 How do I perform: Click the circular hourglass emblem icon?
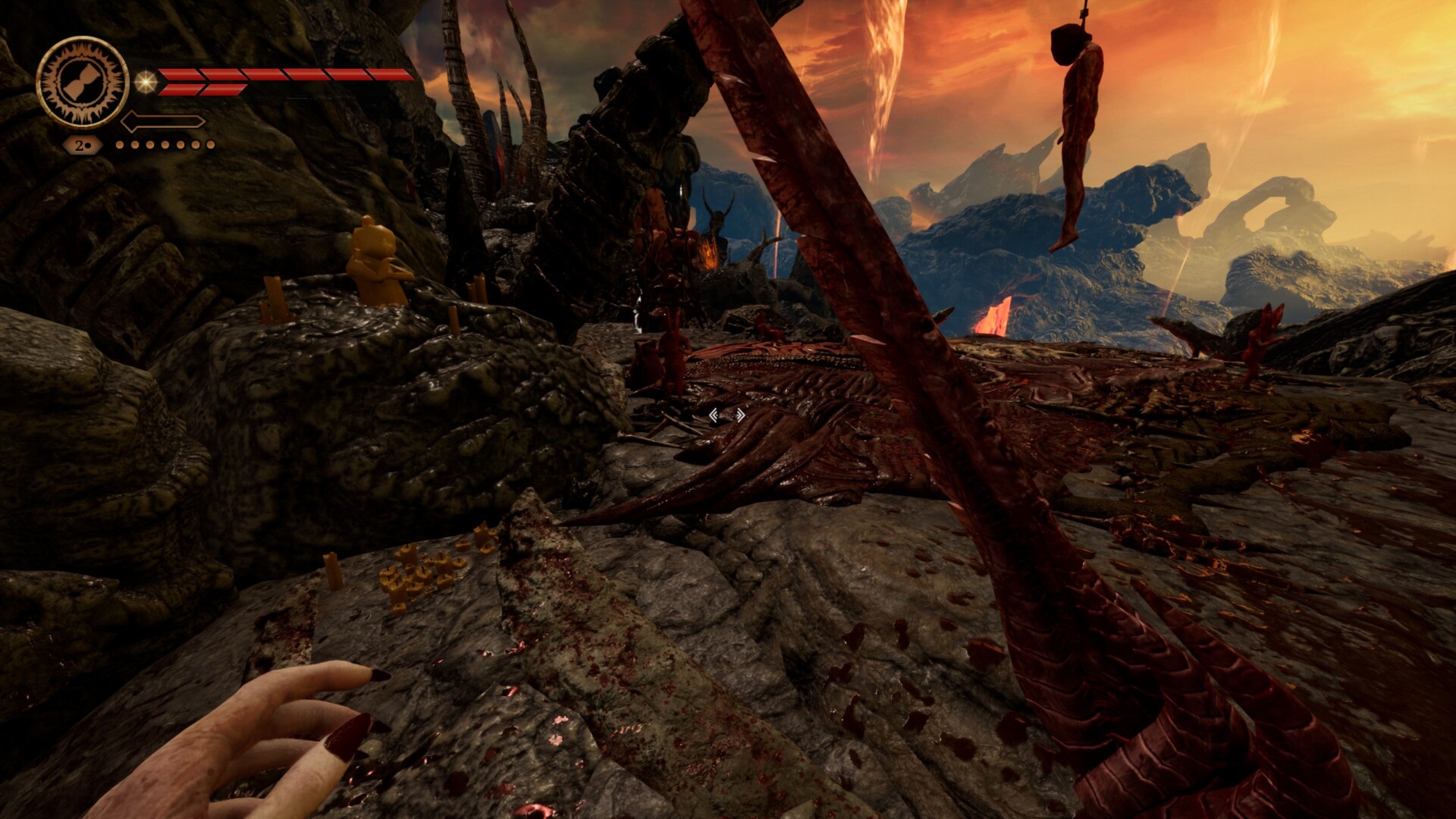(82, 82)
